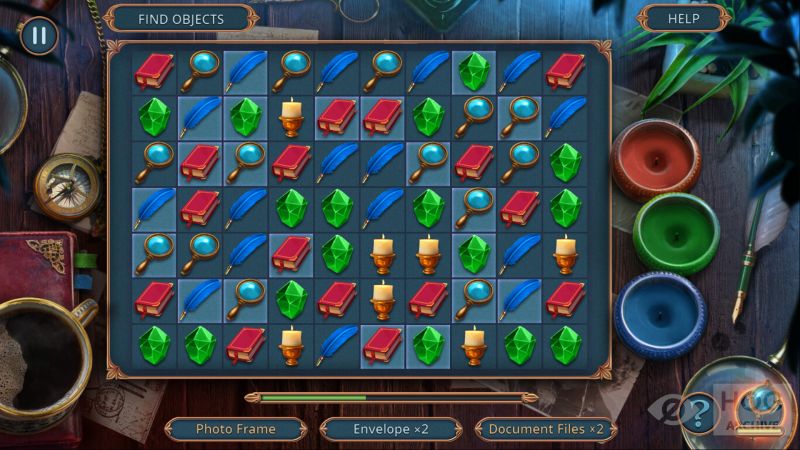Select the Envelope ×2 objective
This screenshot has height=450, width=800.
point(390,429)
